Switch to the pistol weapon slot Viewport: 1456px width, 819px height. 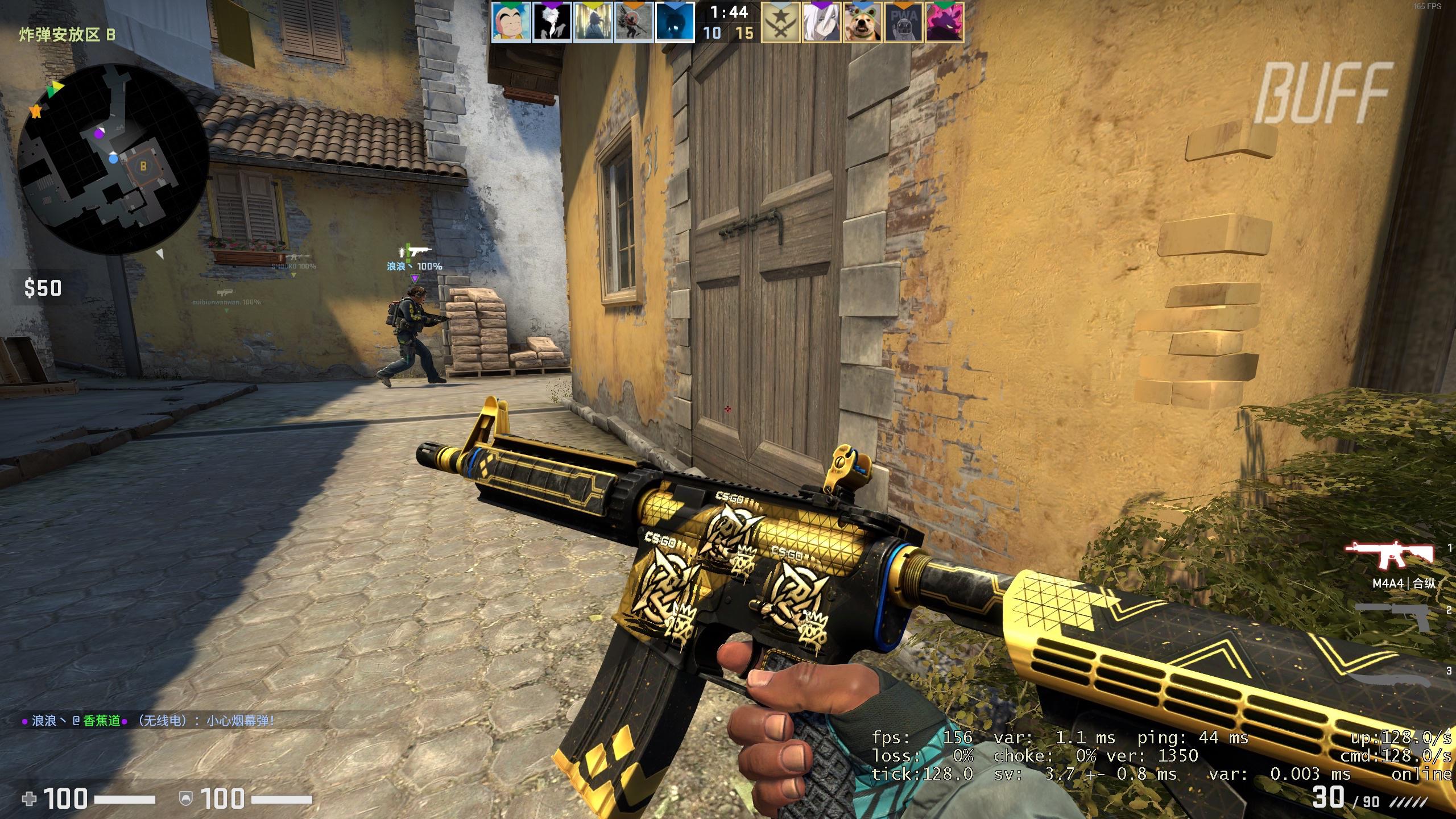(x=1392, y=618)
